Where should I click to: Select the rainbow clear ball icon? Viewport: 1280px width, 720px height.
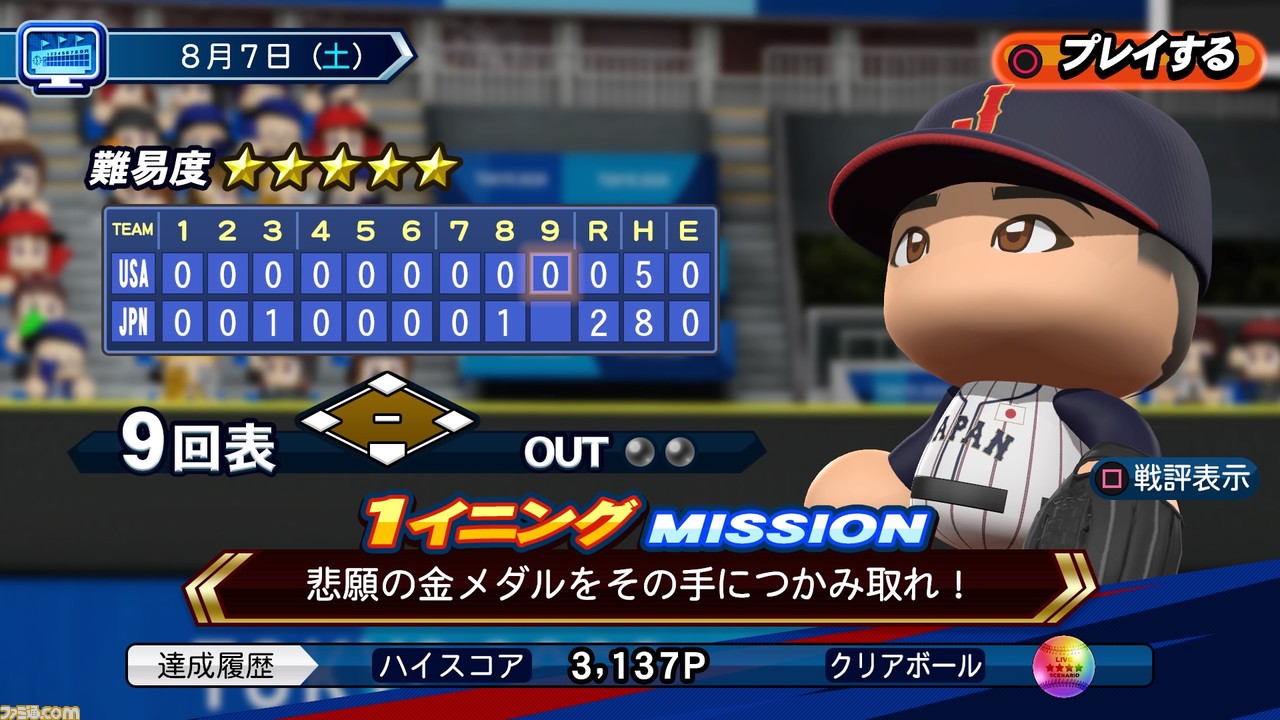click(x=1063, y=667)
